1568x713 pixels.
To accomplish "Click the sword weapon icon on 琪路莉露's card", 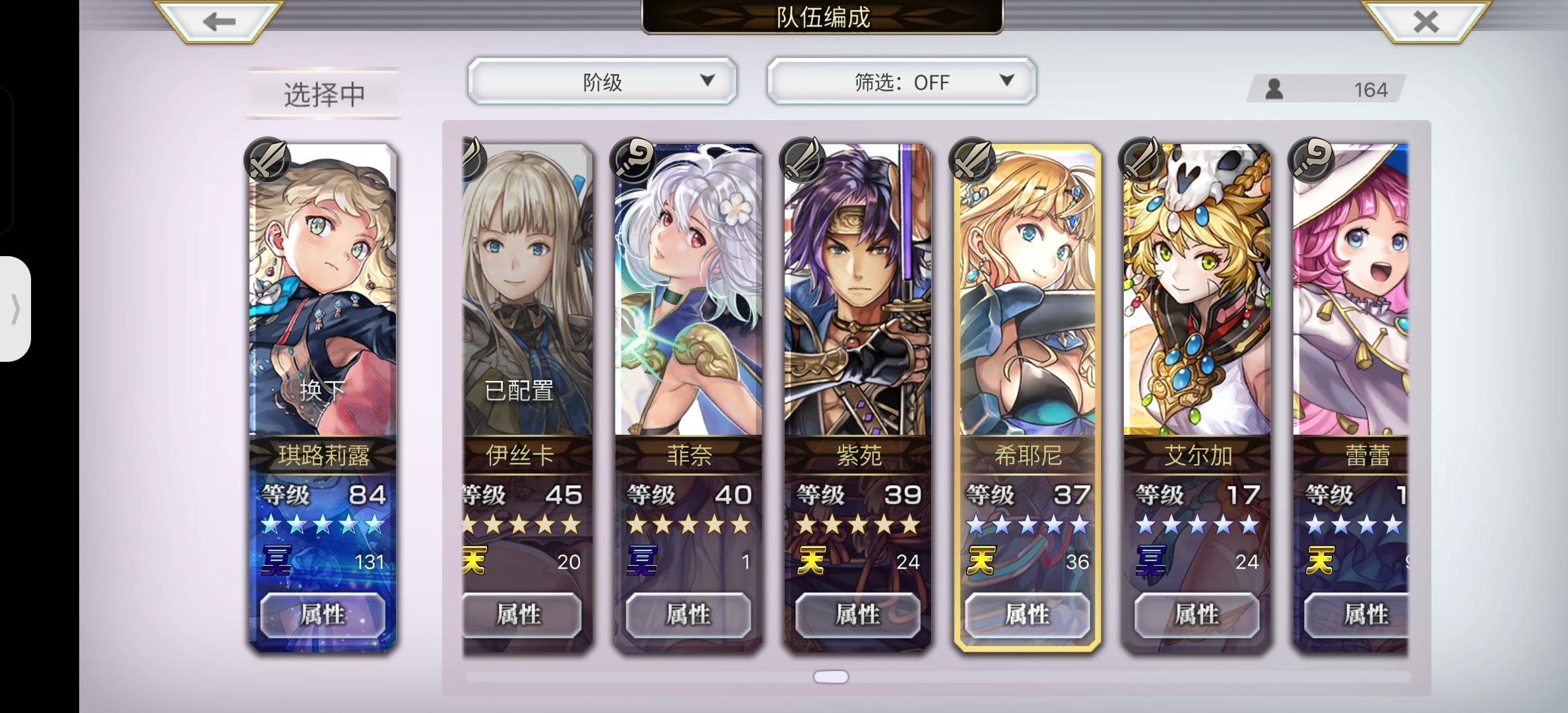I will click(x=268, y=158).
